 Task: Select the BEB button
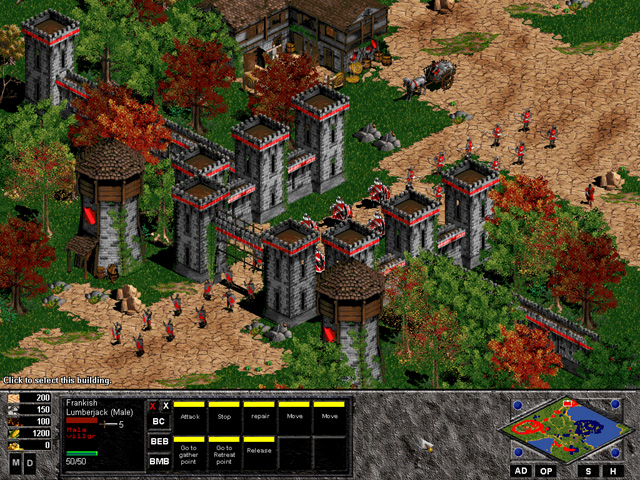158,441
